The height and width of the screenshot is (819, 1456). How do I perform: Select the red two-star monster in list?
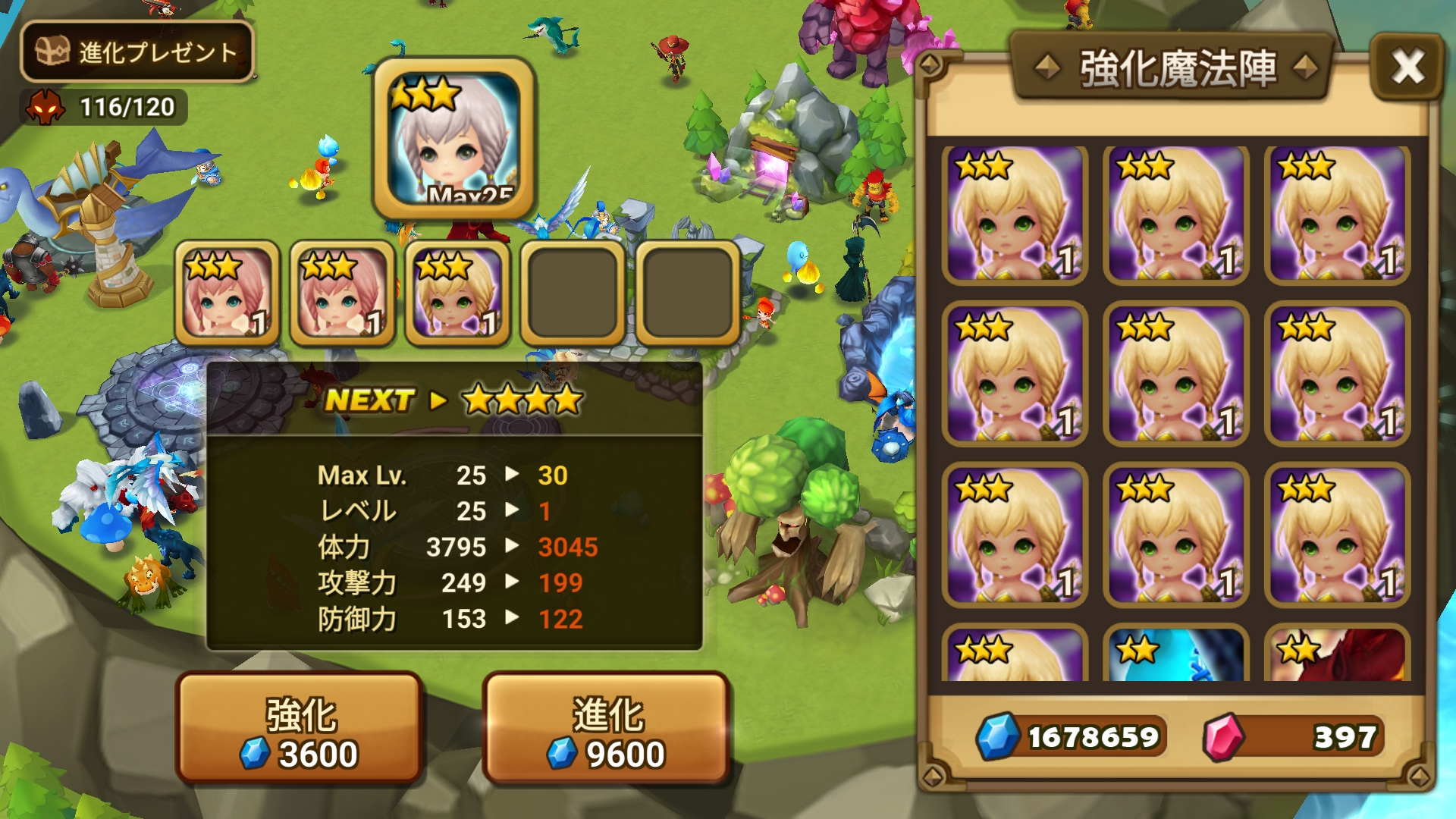[x=1337, y=654]
